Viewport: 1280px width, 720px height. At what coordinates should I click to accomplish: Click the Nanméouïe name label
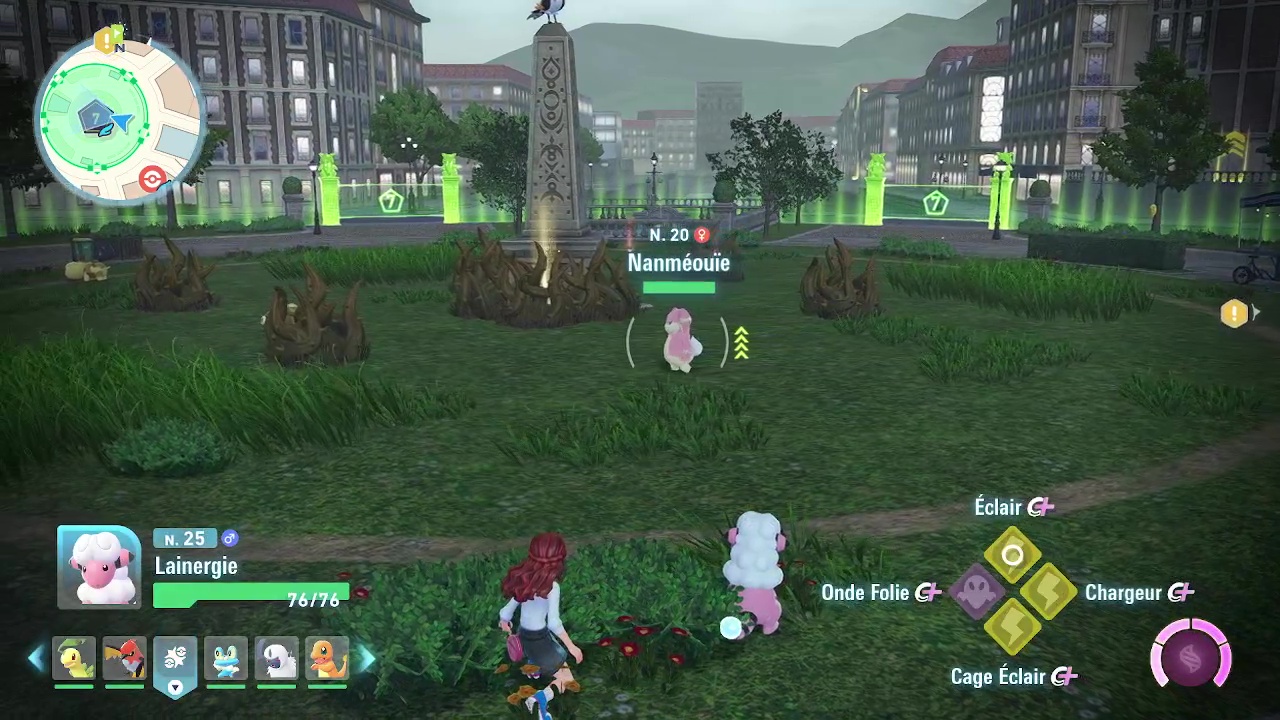pyautogui.click(x=679, y=263)
